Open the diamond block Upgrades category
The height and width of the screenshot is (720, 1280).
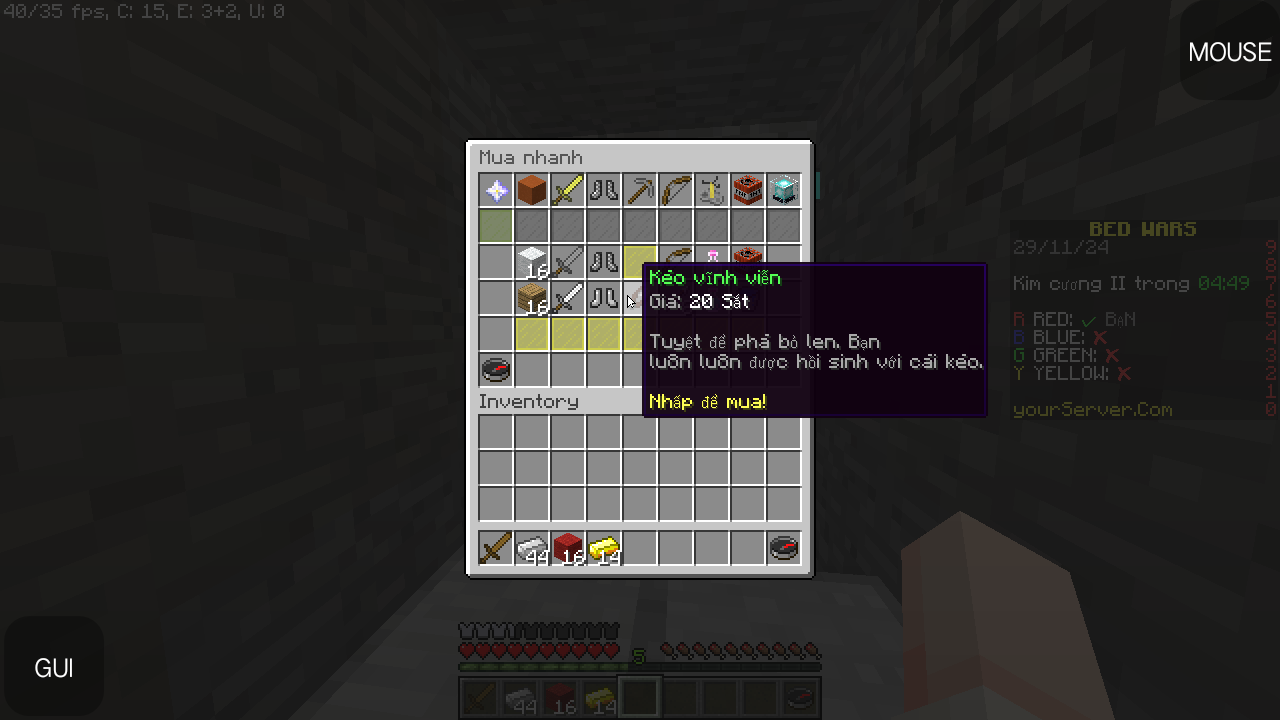(x=784, y=190)
